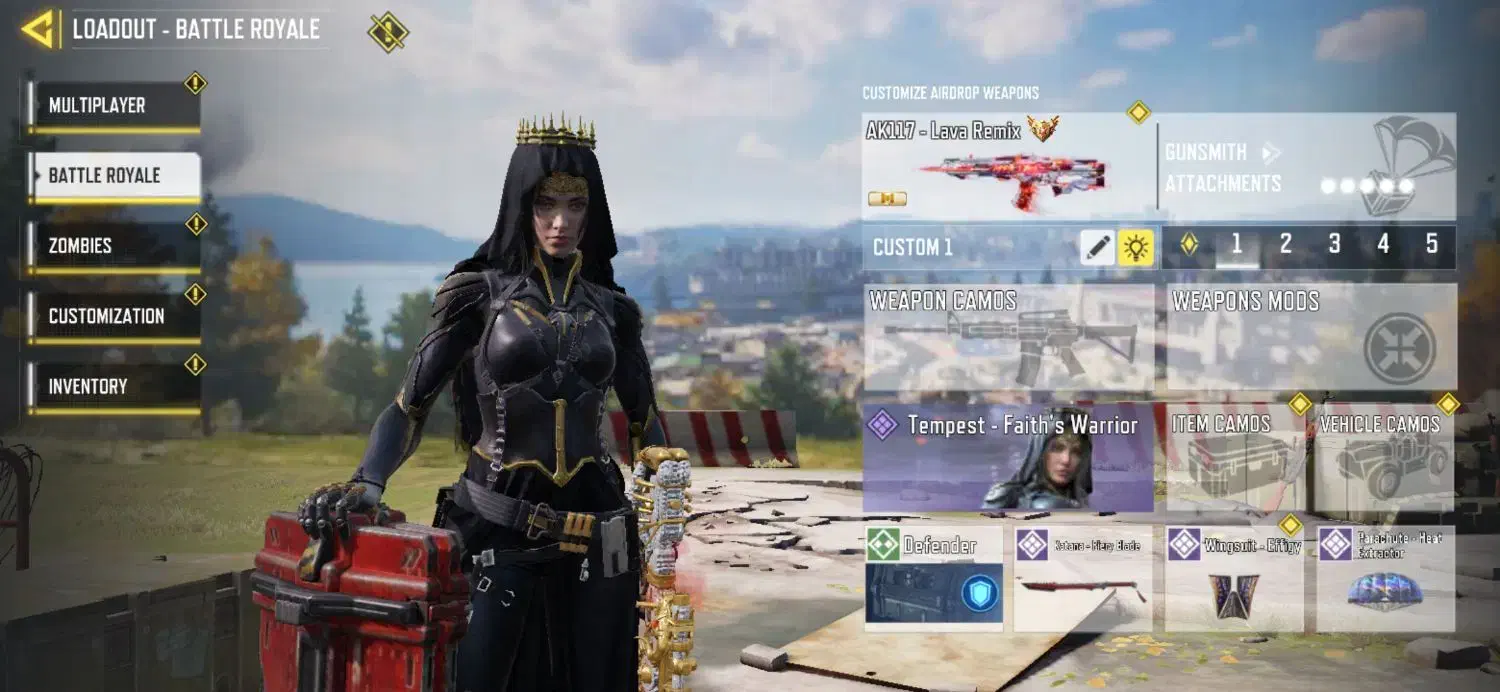Choose loadout slot 3
The height and width of the screenshot is (692, 1500).
coord(1334,245)
